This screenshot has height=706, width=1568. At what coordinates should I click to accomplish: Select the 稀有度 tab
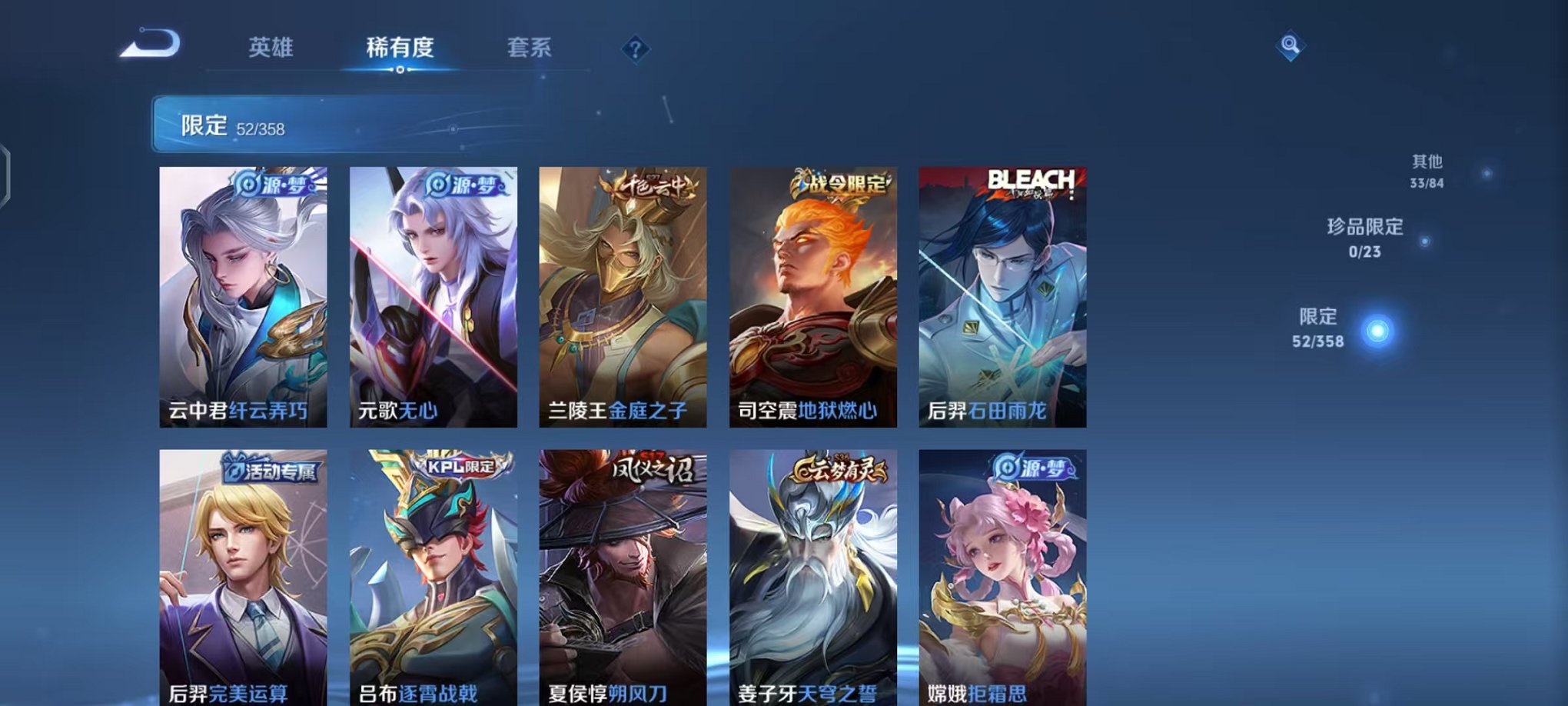399,48
